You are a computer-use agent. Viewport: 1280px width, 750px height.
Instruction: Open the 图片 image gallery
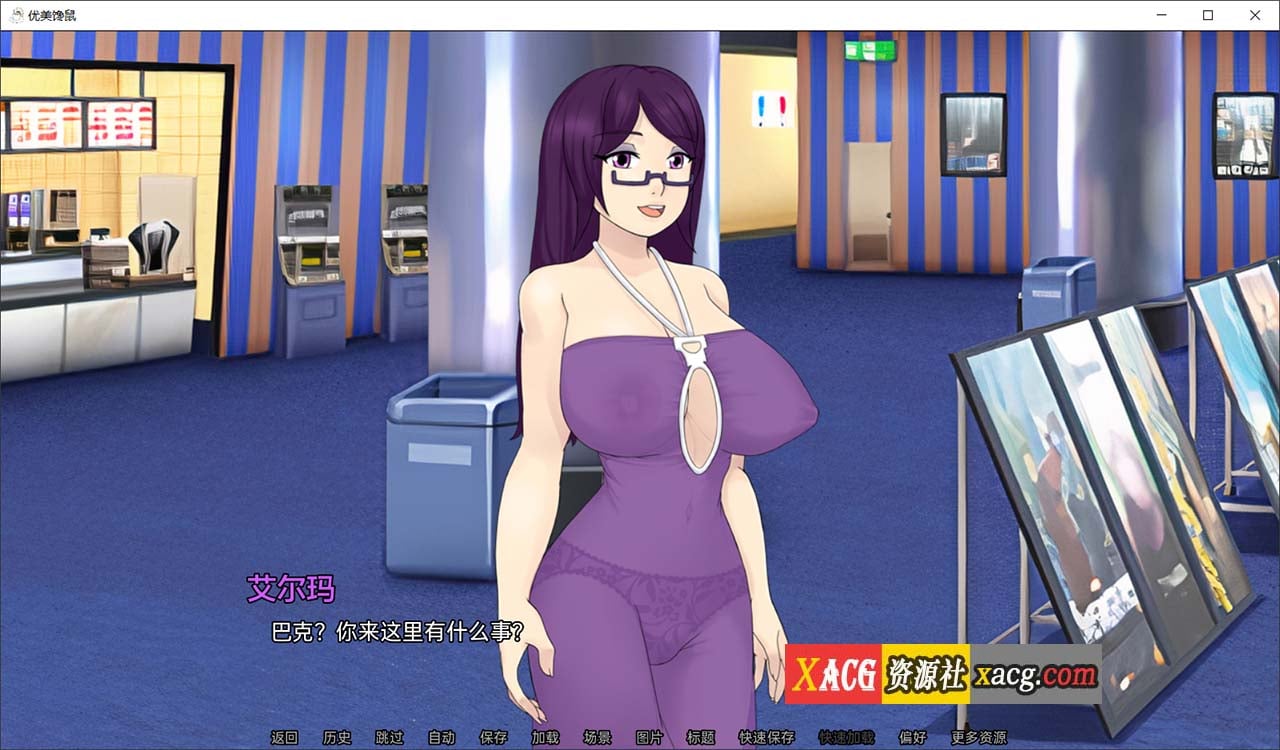648,737
